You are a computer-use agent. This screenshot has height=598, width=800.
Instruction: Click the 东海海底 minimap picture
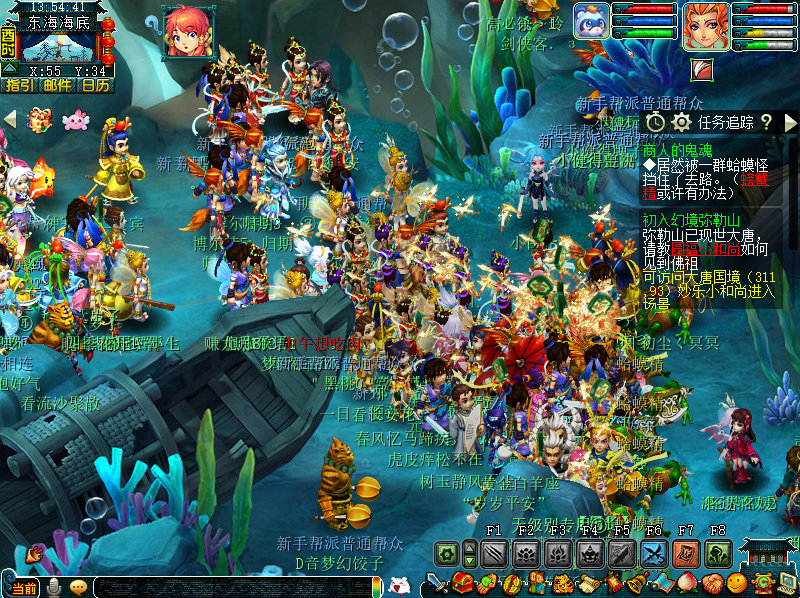tap(57, 47)
